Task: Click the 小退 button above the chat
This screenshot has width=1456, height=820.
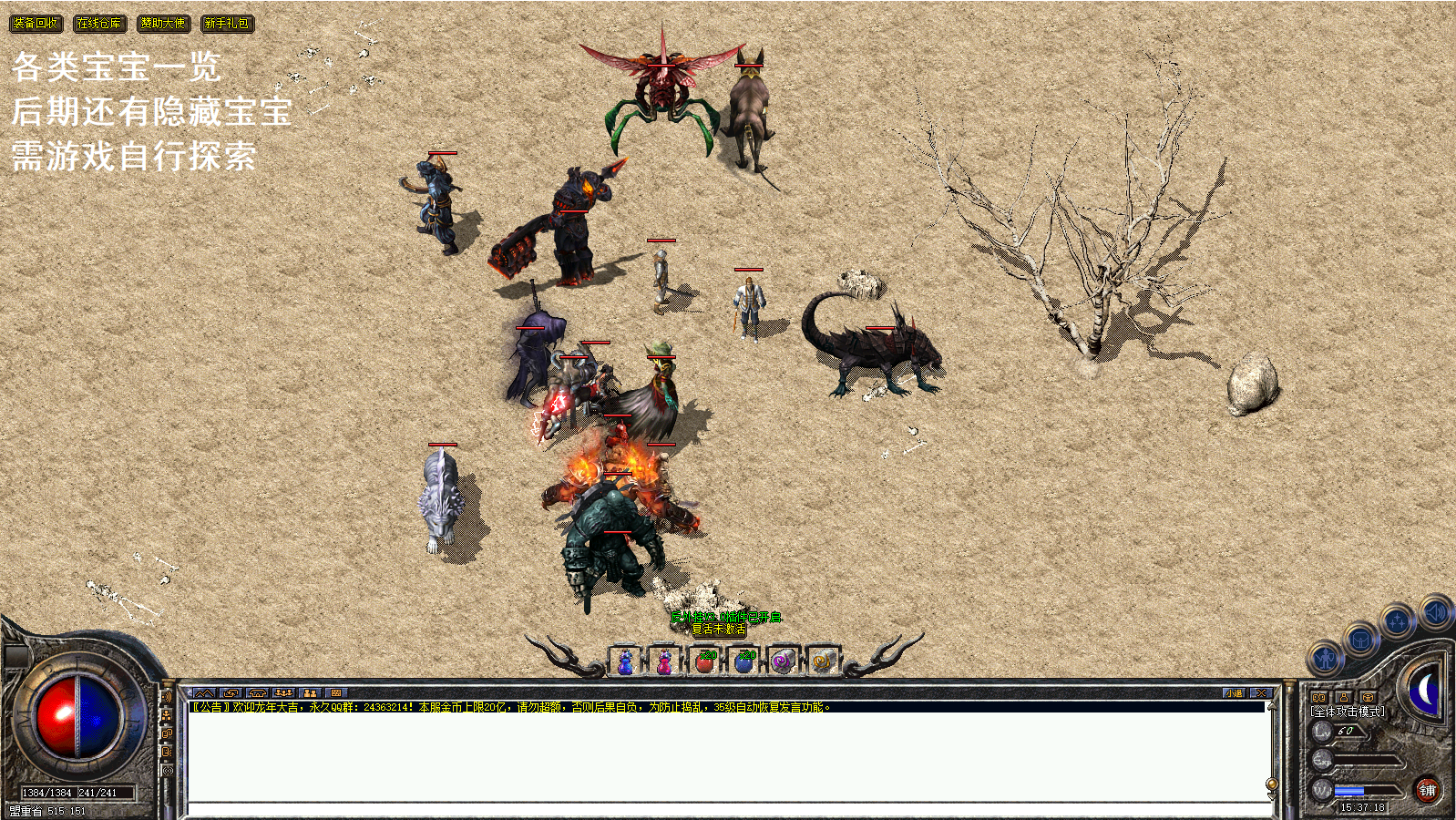Action: (x=1234, y=693)
